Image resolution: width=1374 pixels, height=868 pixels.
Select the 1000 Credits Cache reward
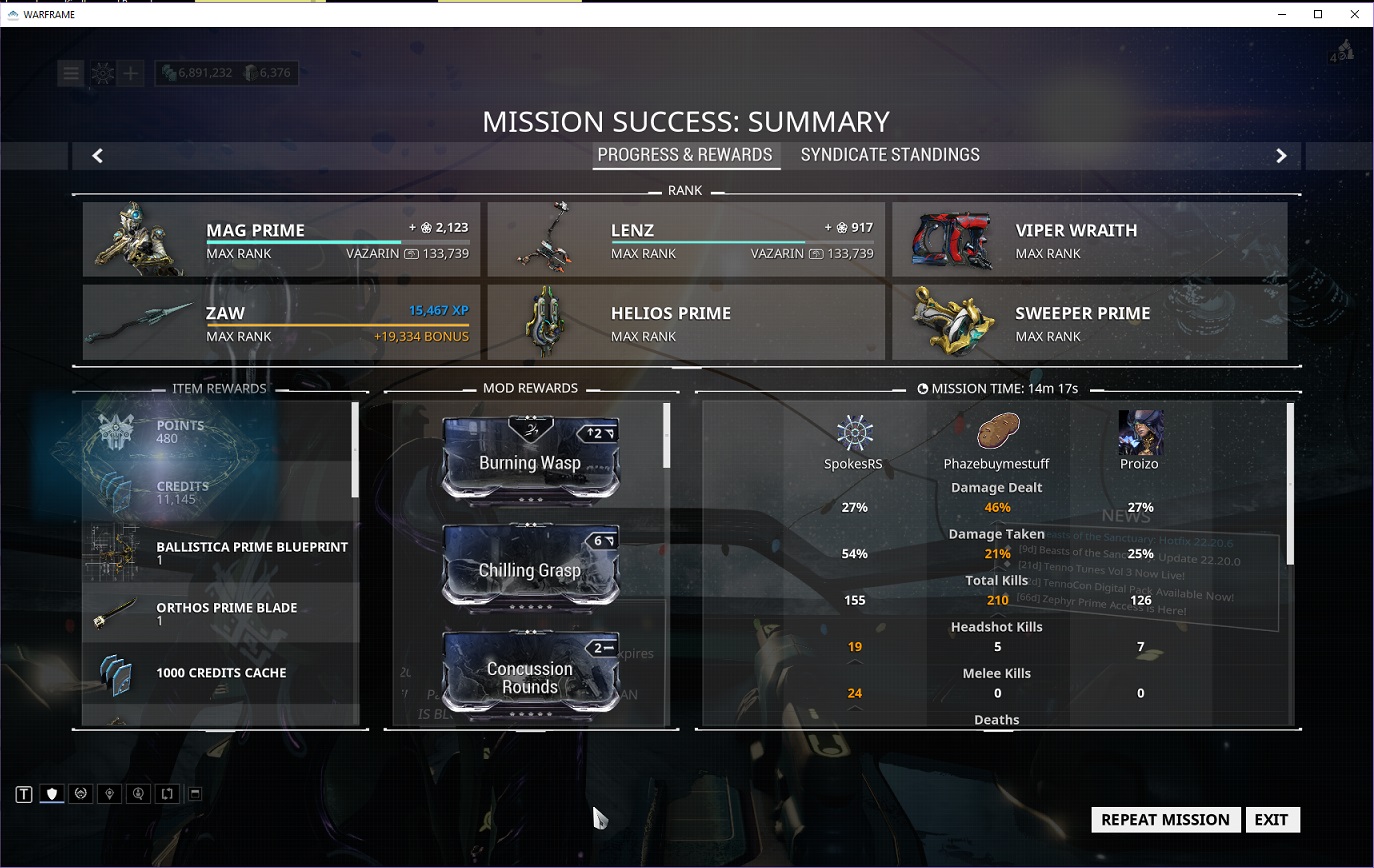tap(220, 673)
